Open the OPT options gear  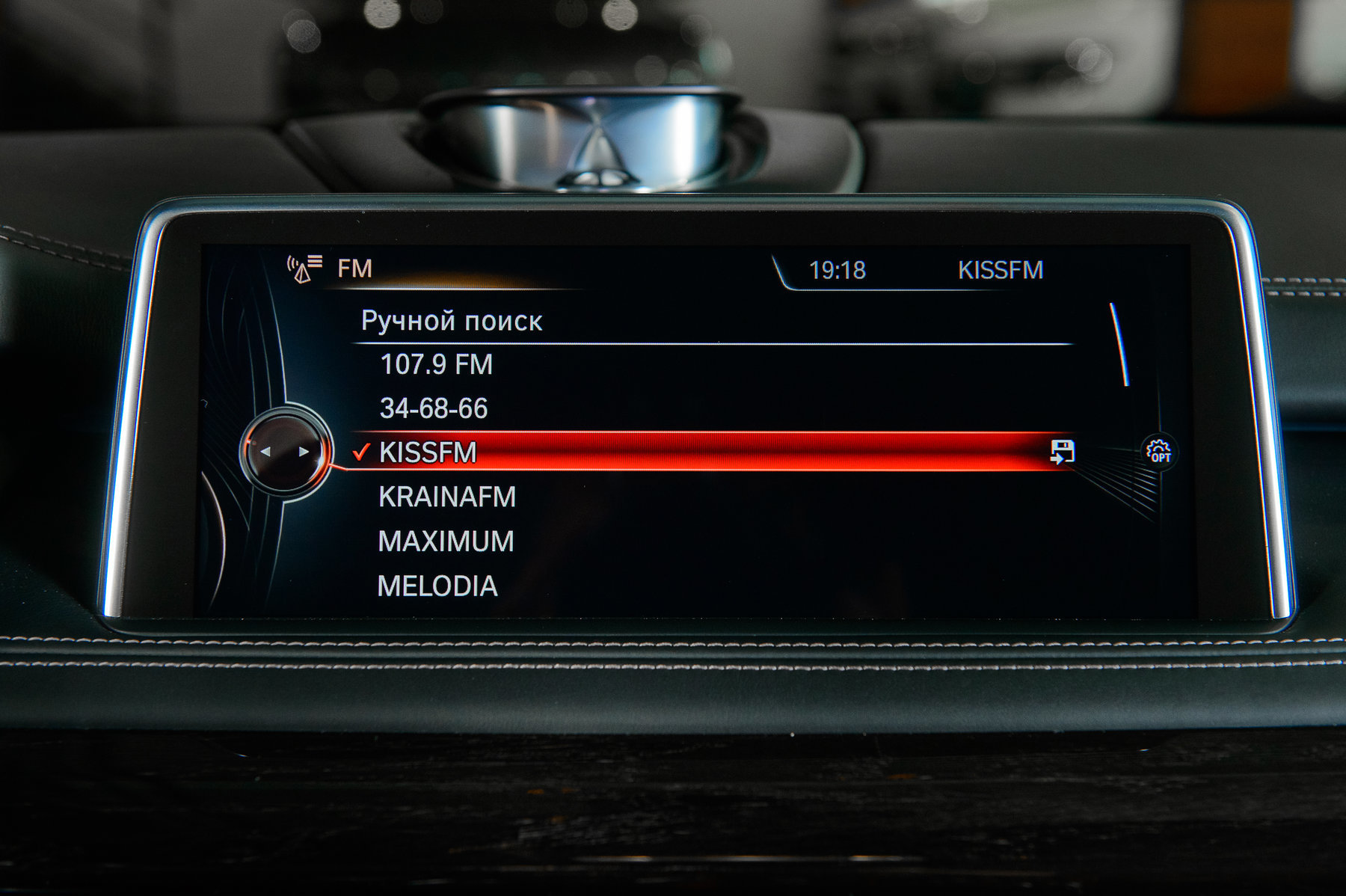click(x=1159, y=452)
